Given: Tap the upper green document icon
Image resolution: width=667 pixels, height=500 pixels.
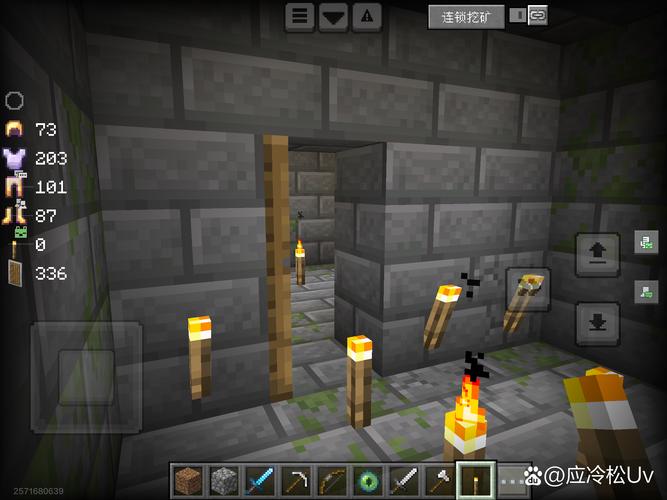Looking at the screenshot, I should point(646,242).
